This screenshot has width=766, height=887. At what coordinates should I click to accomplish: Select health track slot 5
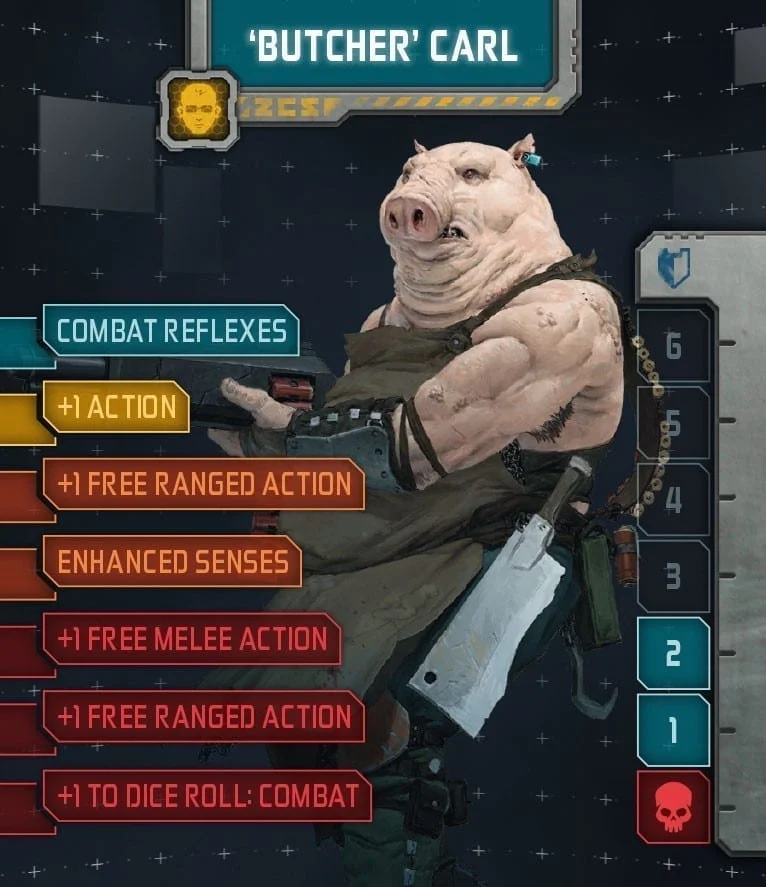point(673,423)
